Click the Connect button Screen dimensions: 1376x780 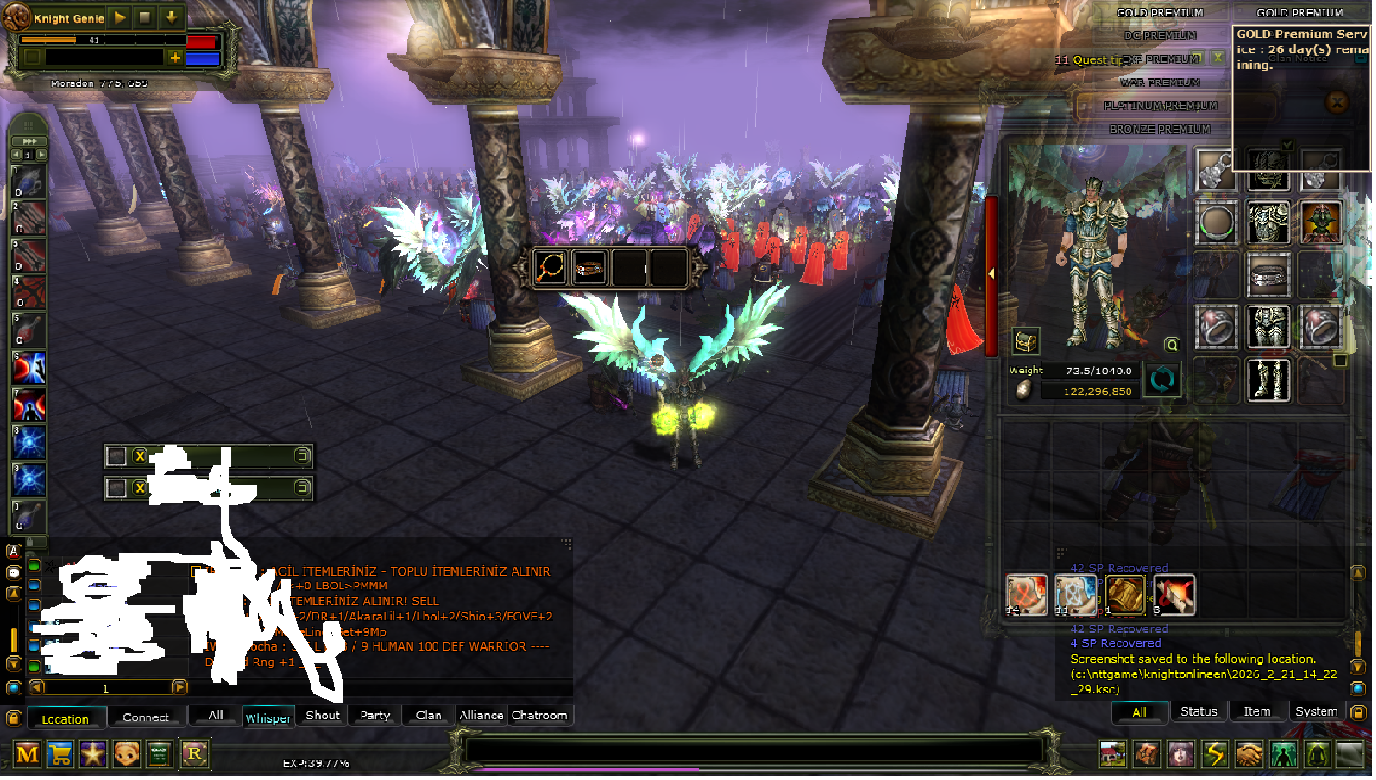(146, 717)
